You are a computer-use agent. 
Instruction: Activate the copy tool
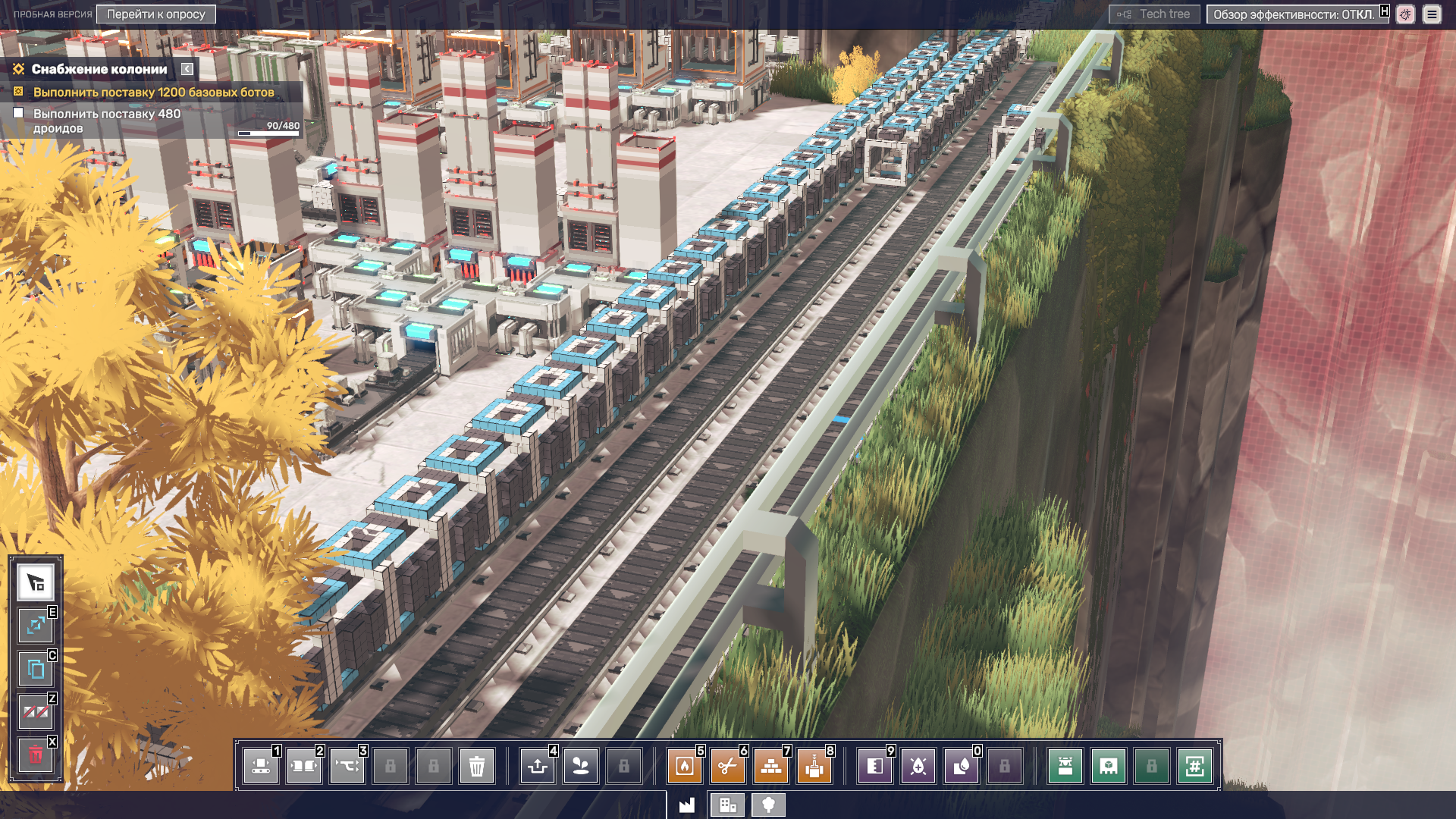point(36,669)
